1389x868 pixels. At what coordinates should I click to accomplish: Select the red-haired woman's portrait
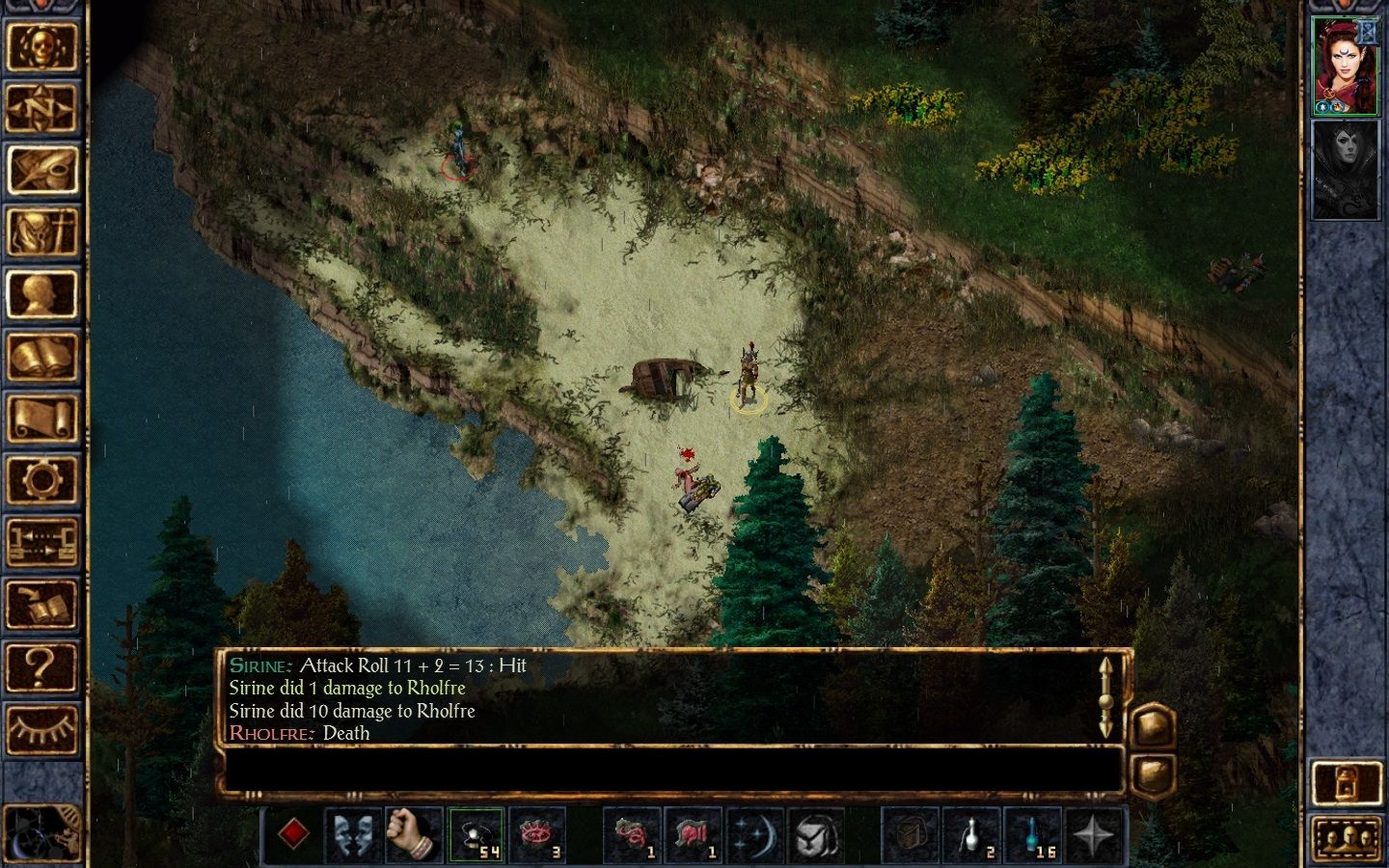point(1345,66)
